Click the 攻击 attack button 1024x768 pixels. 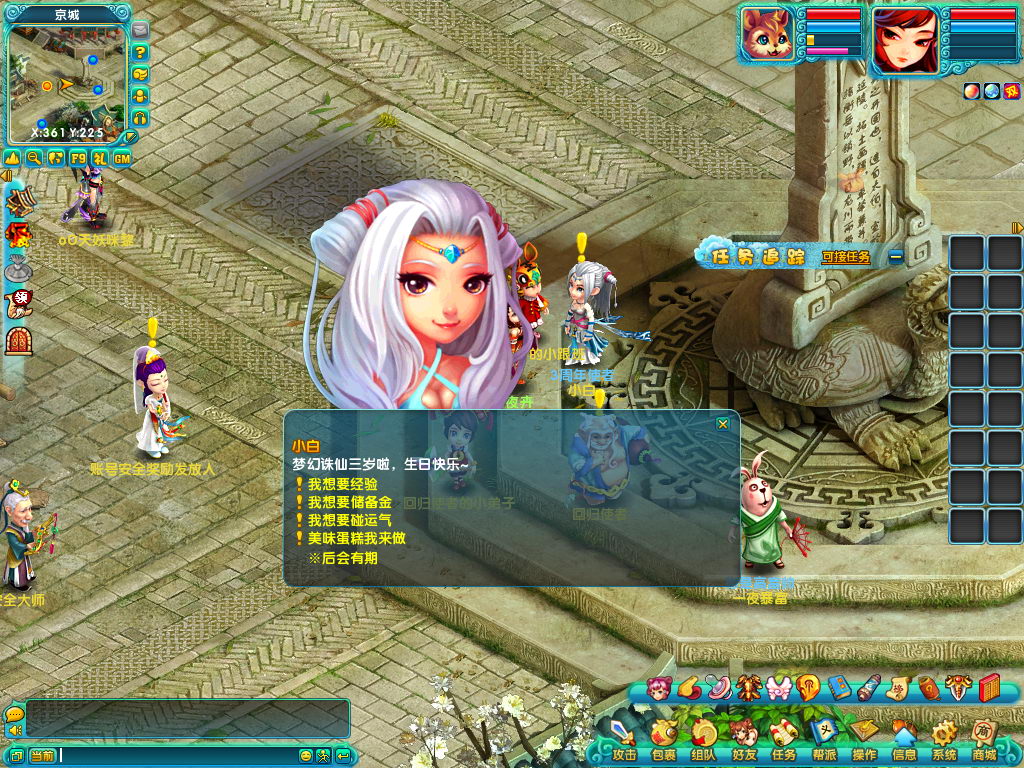pos(624,738)
